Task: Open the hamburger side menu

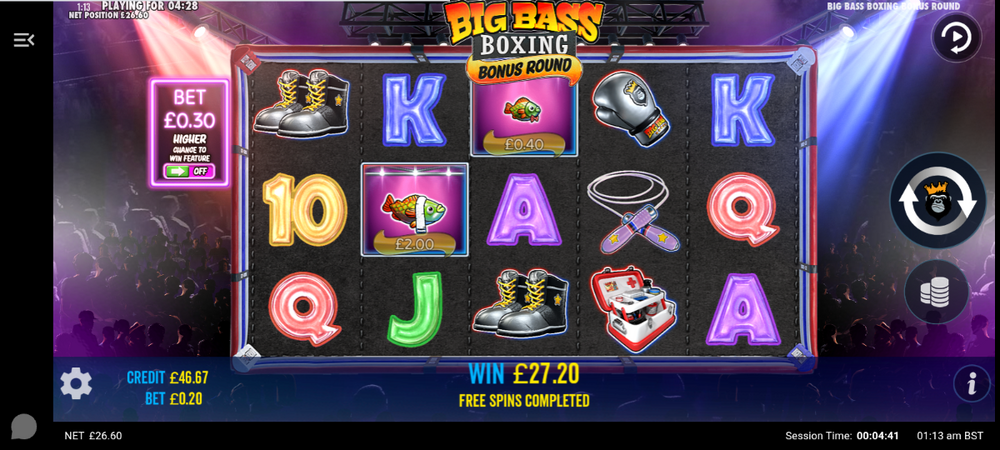Action: (24, 40)
